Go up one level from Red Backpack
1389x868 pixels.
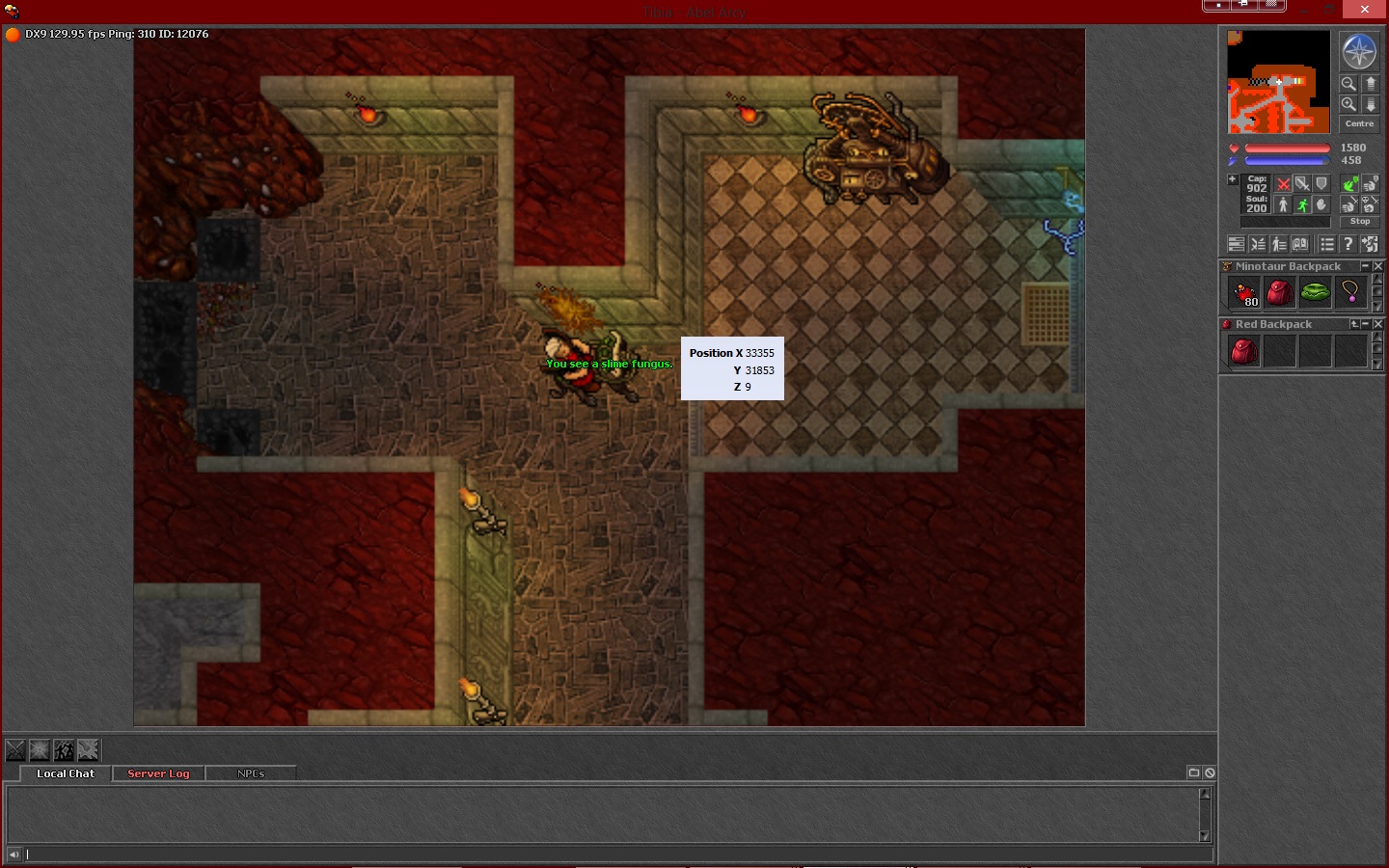coord(1354,324)
